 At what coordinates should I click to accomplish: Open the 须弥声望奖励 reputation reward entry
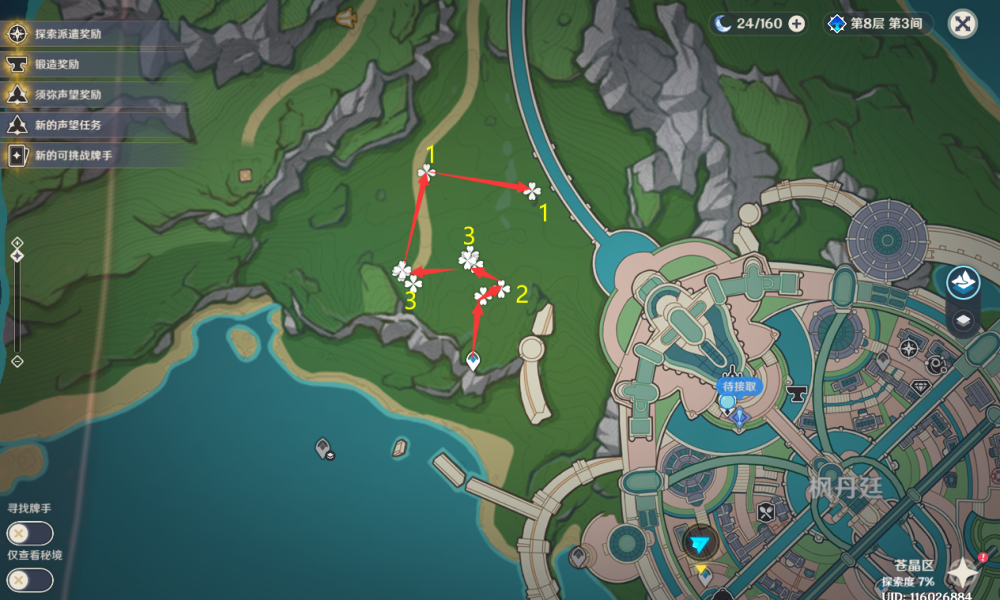[68, 95]
